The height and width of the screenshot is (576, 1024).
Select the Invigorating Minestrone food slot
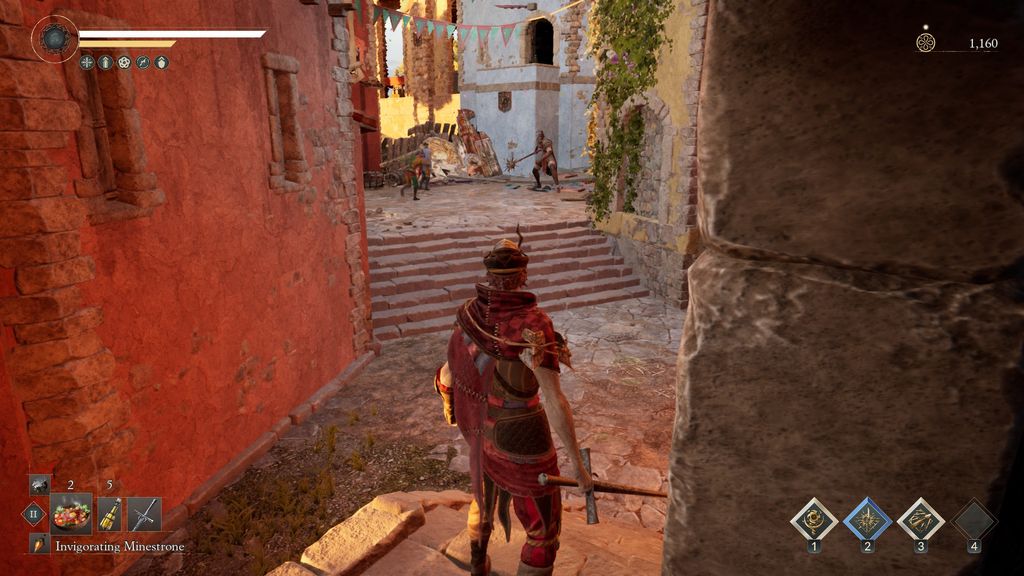(71, 514)
